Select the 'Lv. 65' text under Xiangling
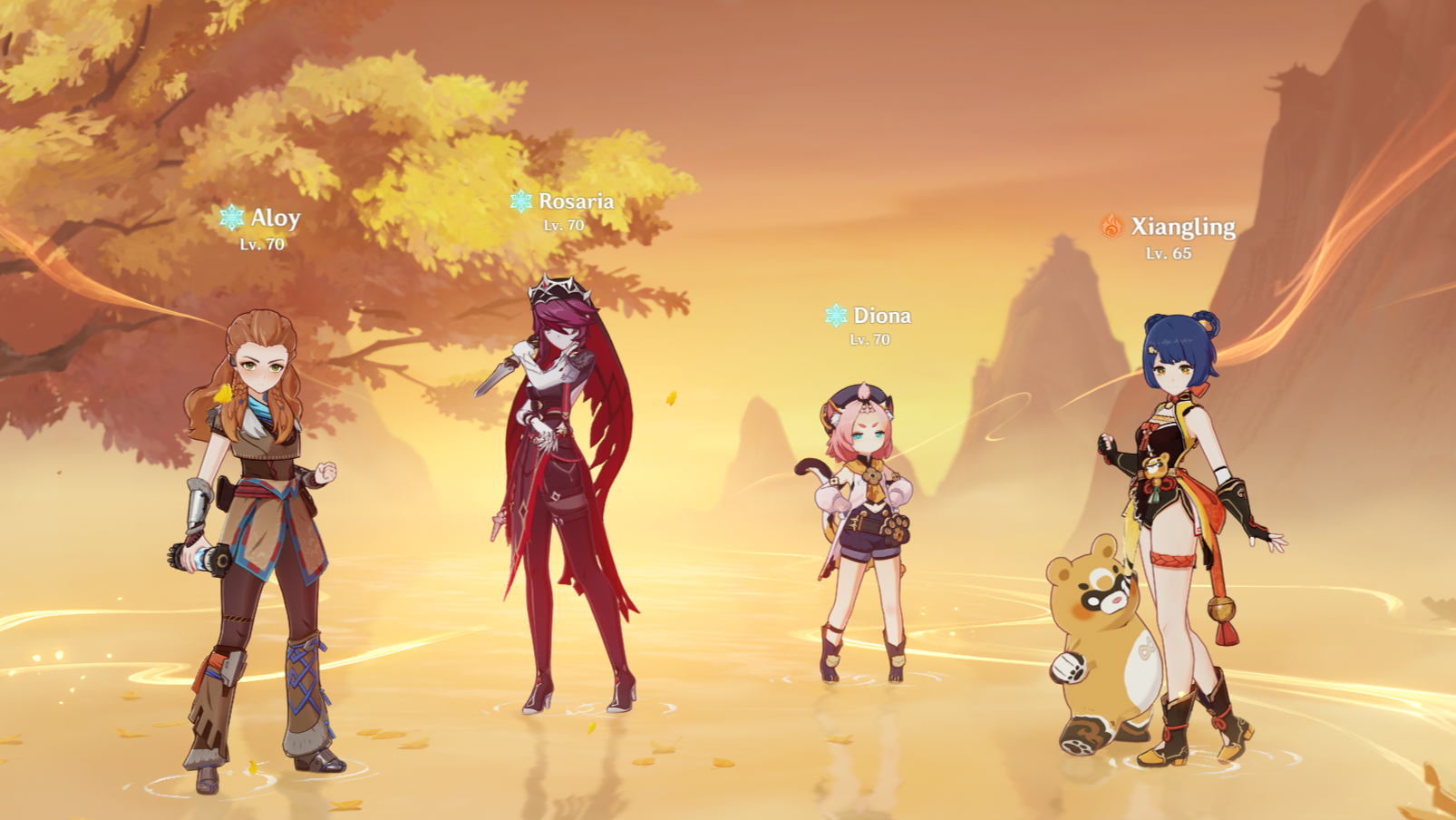This screenshot has height=820, width=1456. click(x=1168, y=255)
